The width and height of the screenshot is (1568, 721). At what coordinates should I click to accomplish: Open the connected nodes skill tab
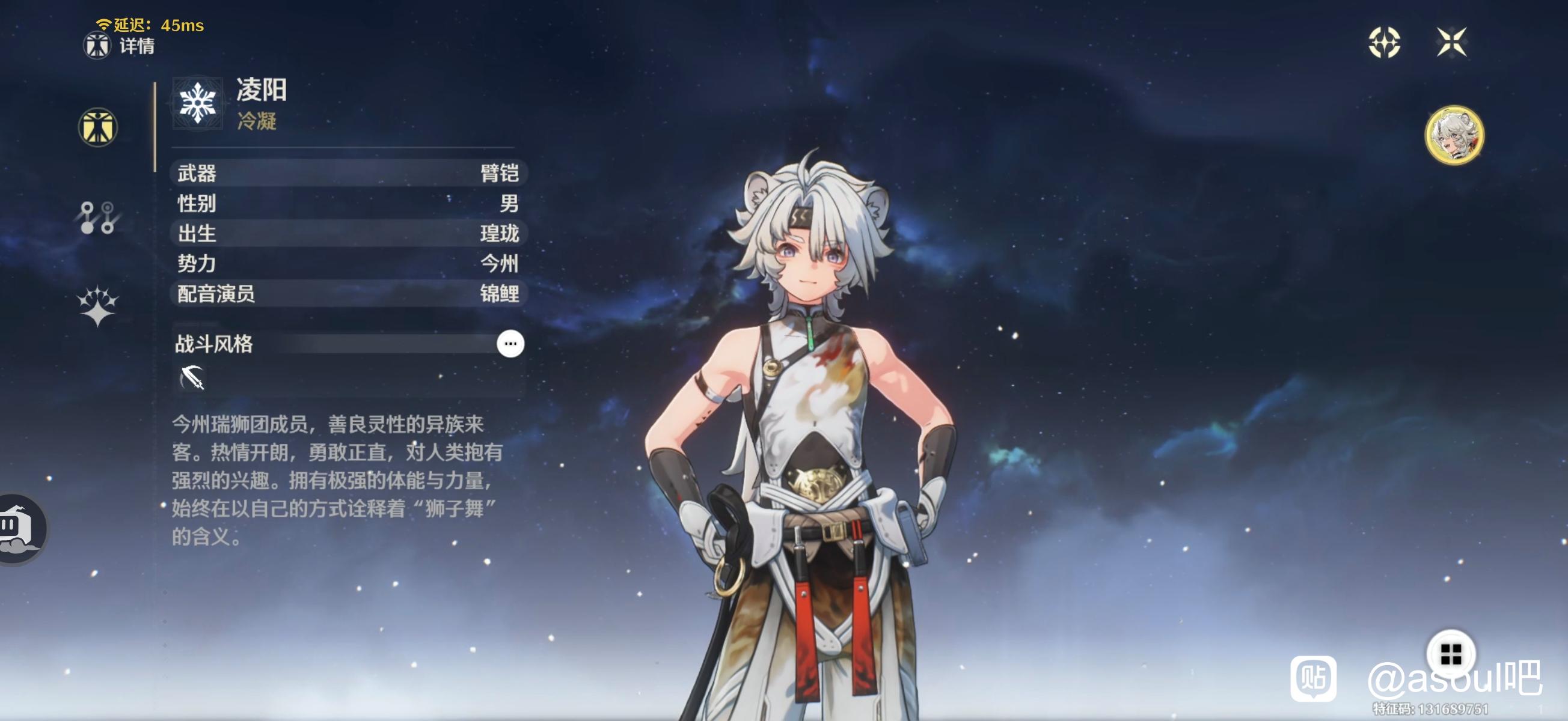coord(97,218)
